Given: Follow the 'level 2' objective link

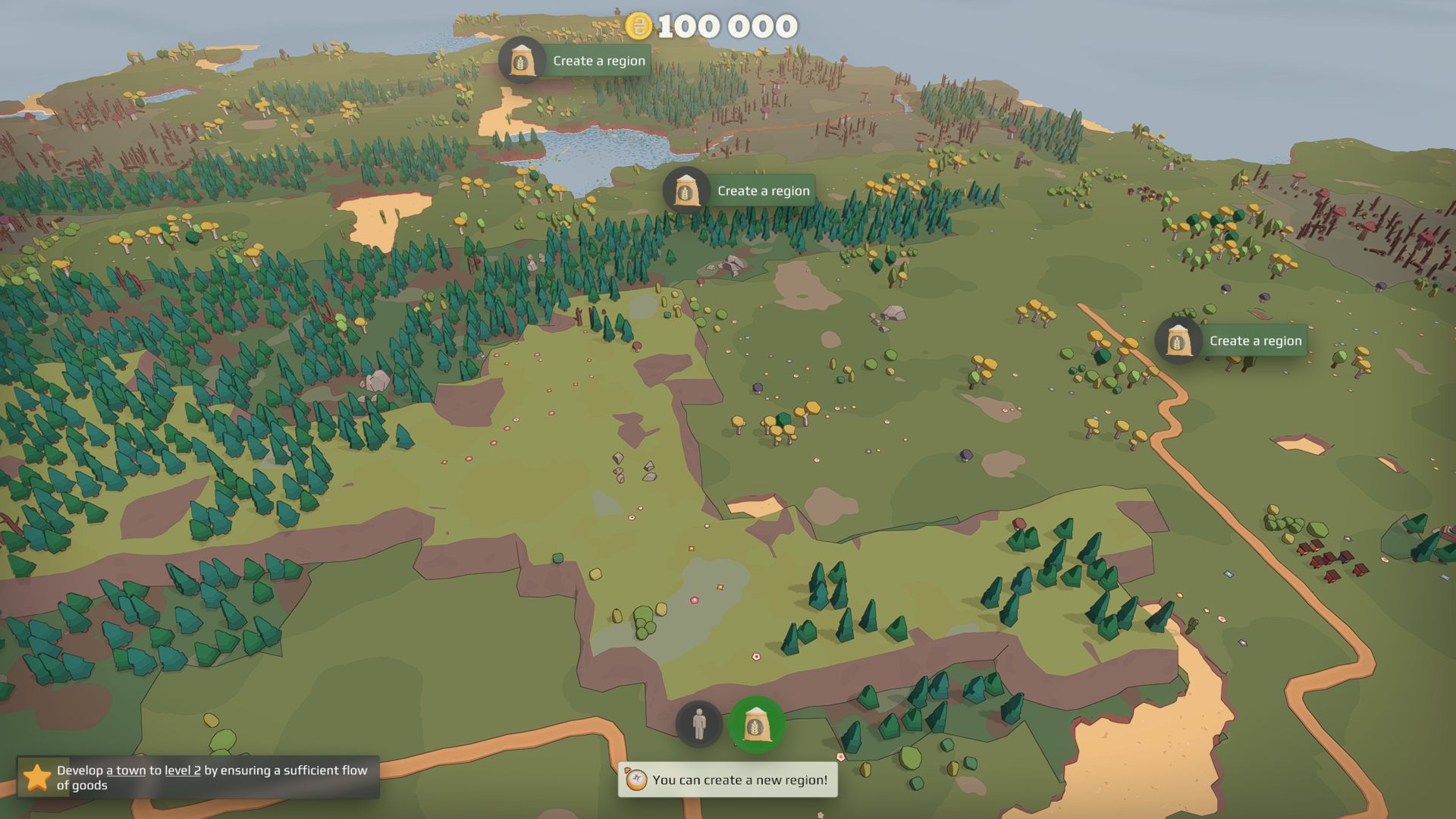Looking at the screenshot, I should [x=183, y=770].
